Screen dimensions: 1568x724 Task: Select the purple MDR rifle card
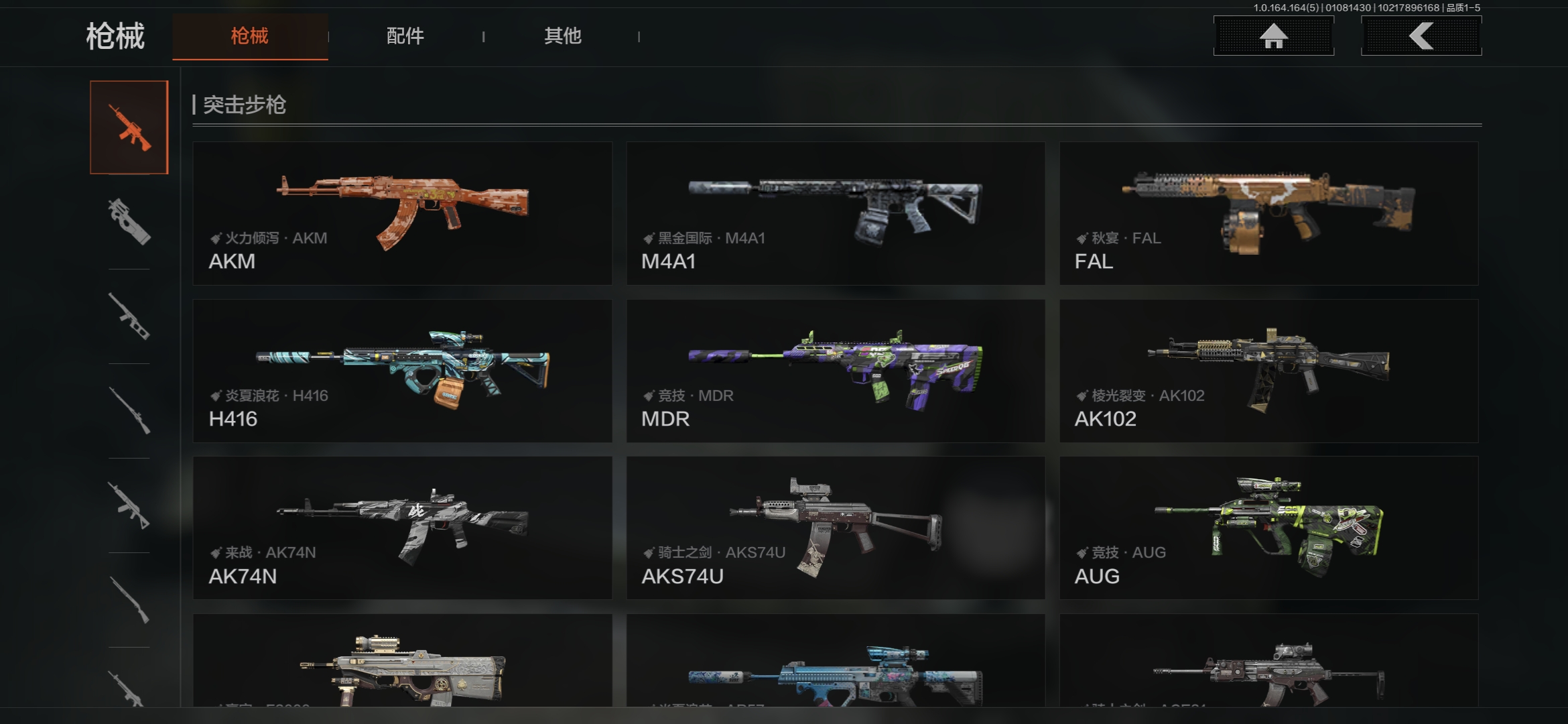(x=836, y=371)
